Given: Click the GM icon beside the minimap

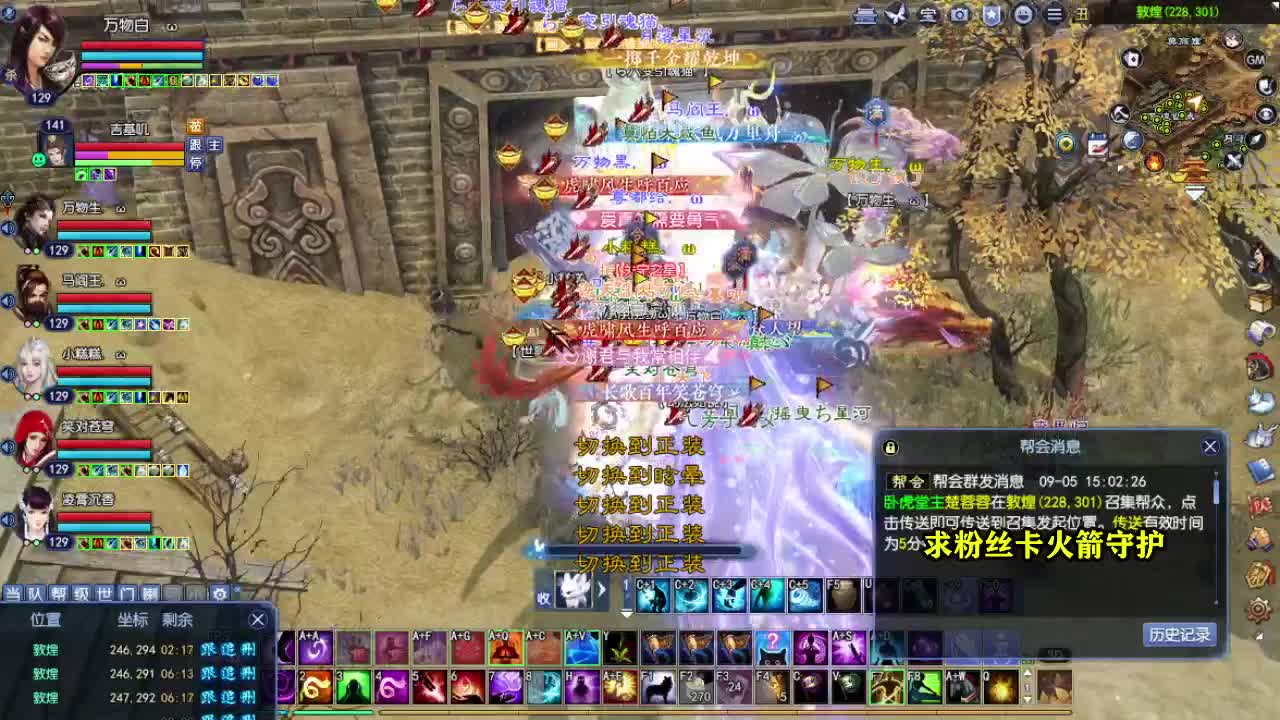Looking at the screenshot, I should point(1255,59).
